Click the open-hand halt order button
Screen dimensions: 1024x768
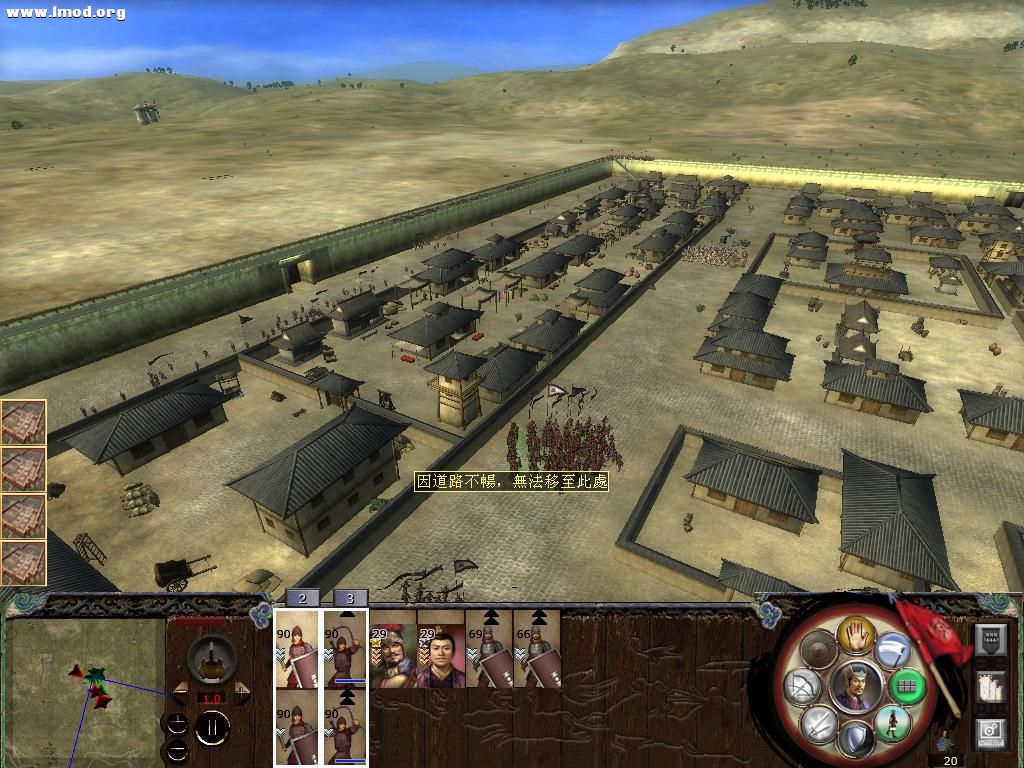click(x=856, y=633)
